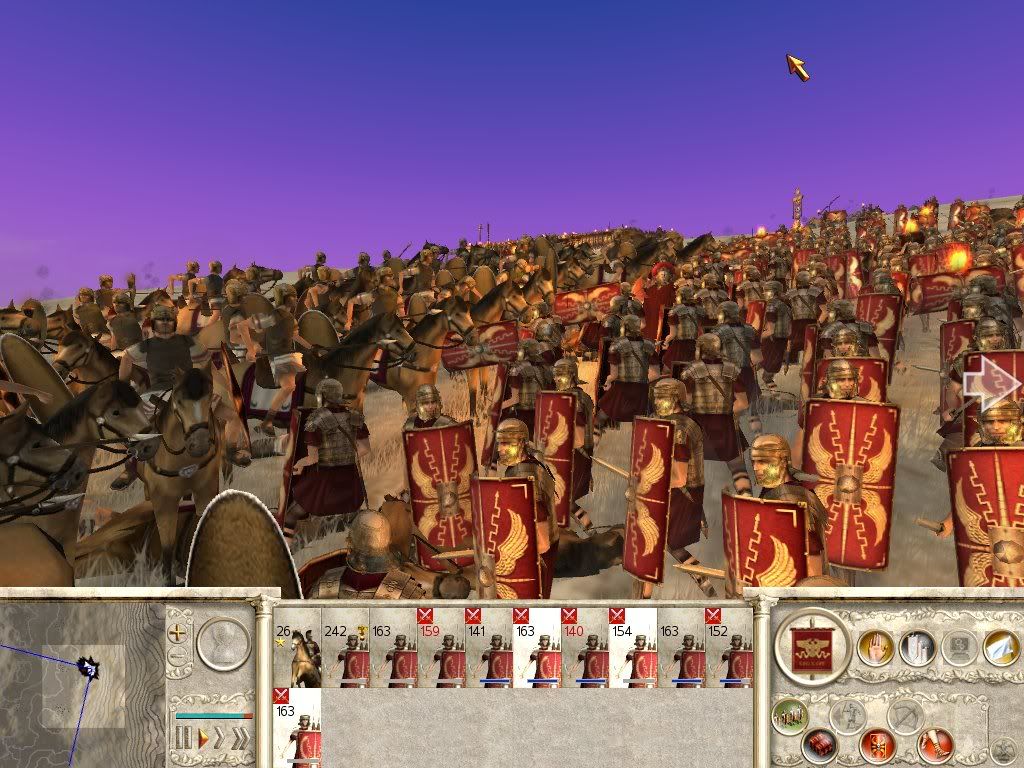Pause the battle
The image size is (1024, 768).
coord(183,739)
